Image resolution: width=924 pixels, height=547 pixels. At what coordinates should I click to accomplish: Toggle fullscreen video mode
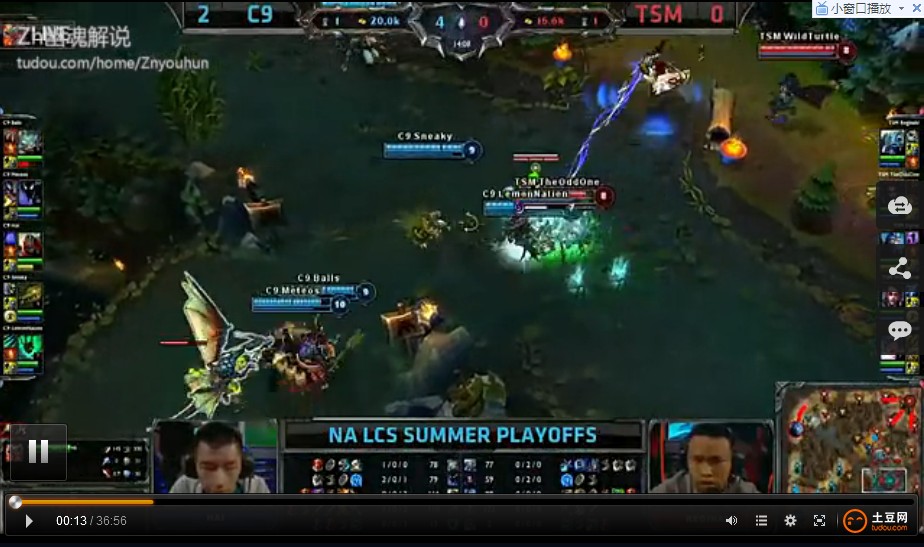tap(819, 521)
